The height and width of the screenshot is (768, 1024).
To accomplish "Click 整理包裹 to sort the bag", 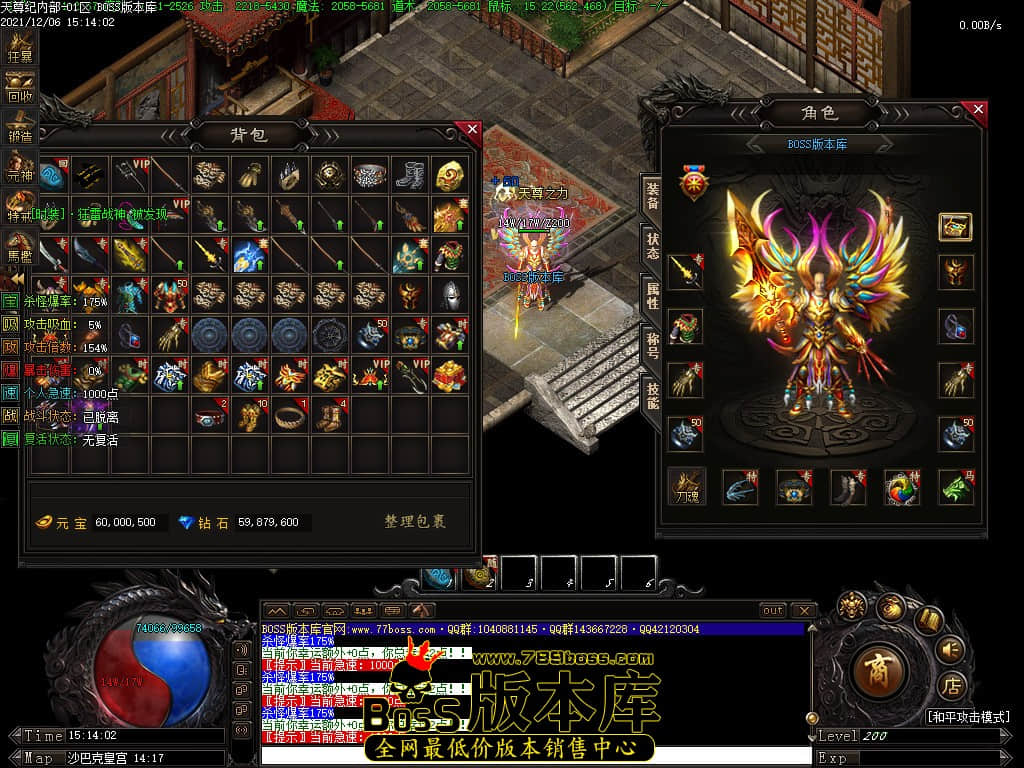I will [x=415, y=522].
